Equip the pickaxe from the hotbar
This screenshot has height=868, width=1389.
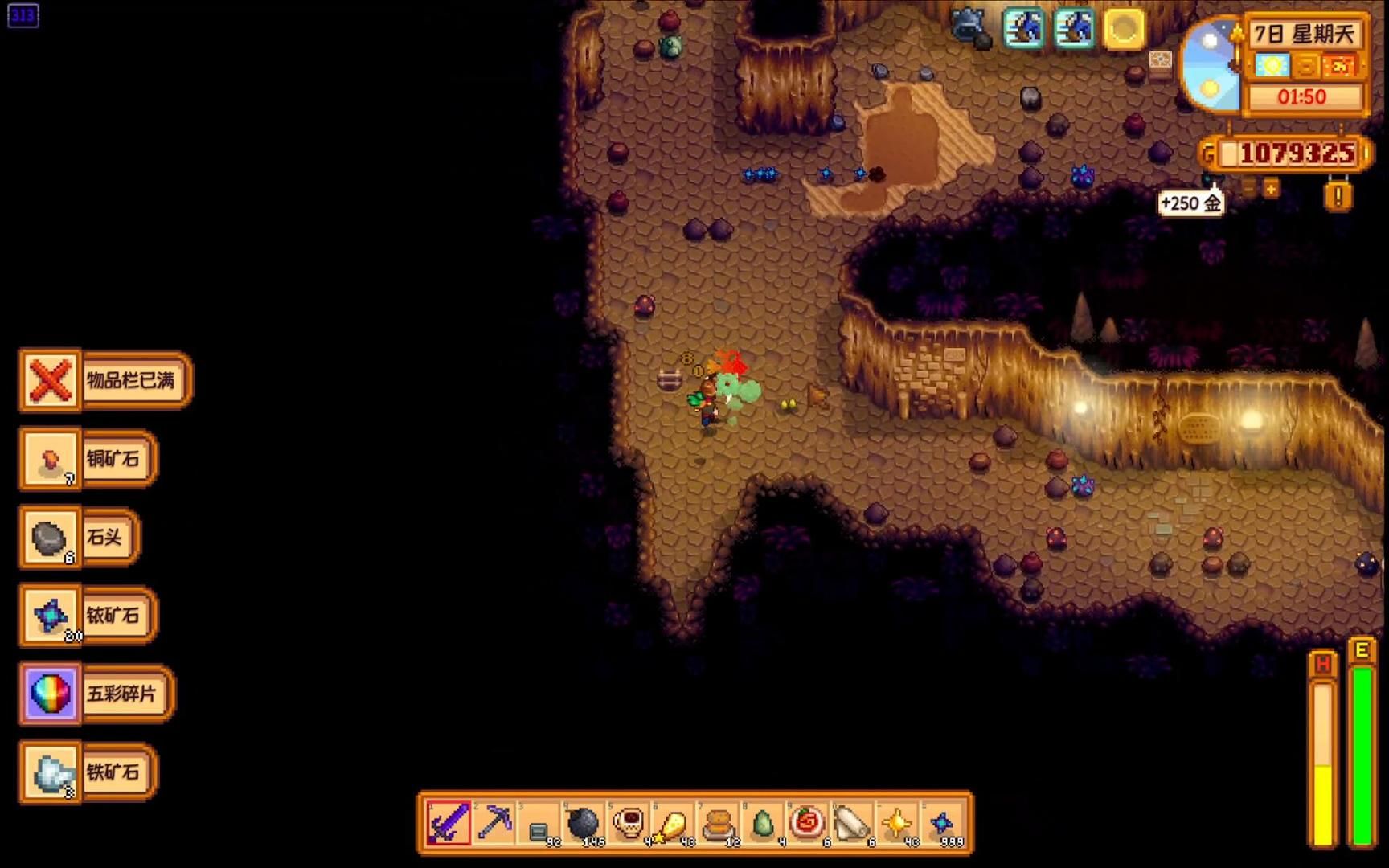point(494,822)
